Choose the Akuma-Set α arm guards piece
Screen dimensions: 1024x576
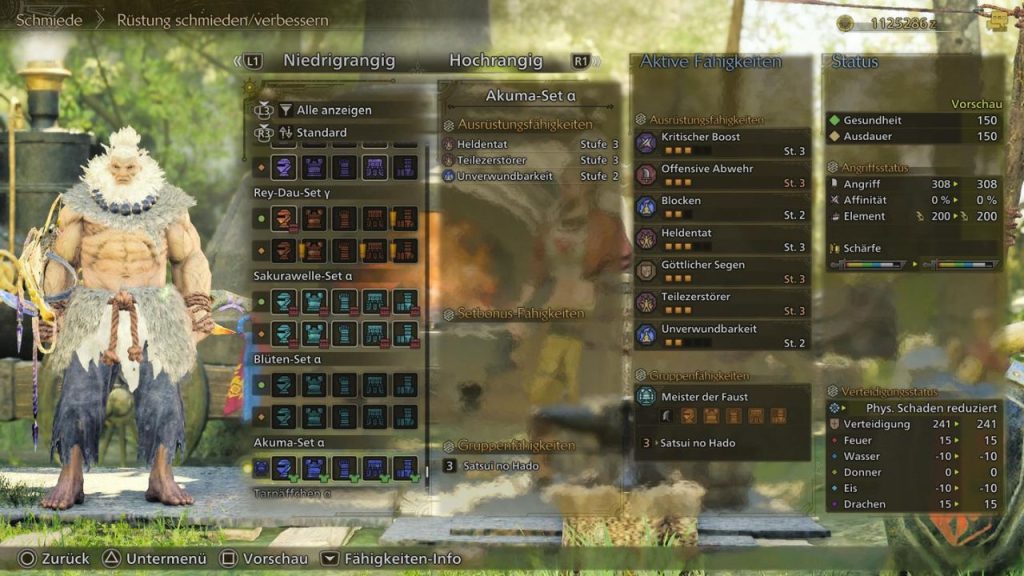coord(344,467)
